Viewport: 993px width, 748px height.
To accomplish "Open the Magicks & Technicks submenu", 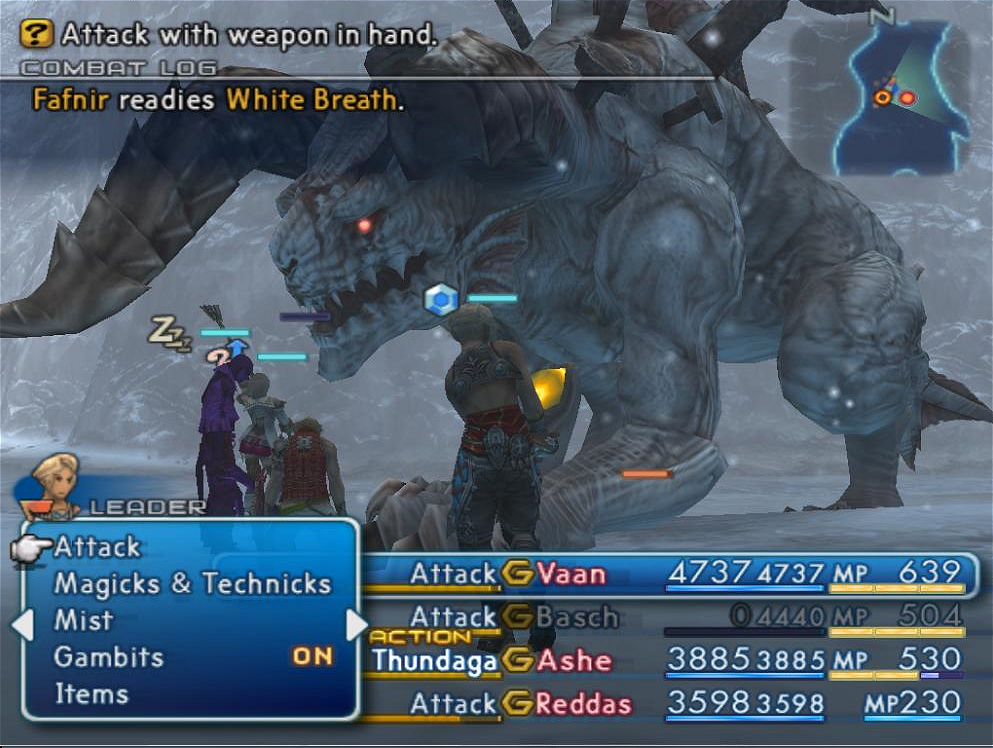I will 192,584.
